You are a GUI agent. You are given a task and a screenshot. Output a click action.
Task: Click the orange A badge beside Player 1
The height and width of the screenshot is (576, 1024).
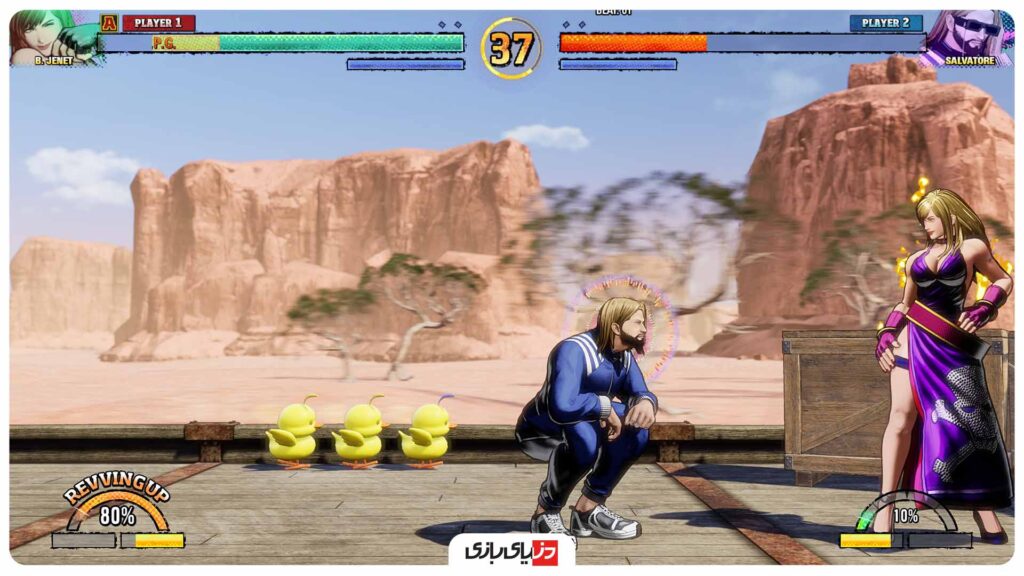[x=109, y=23]
